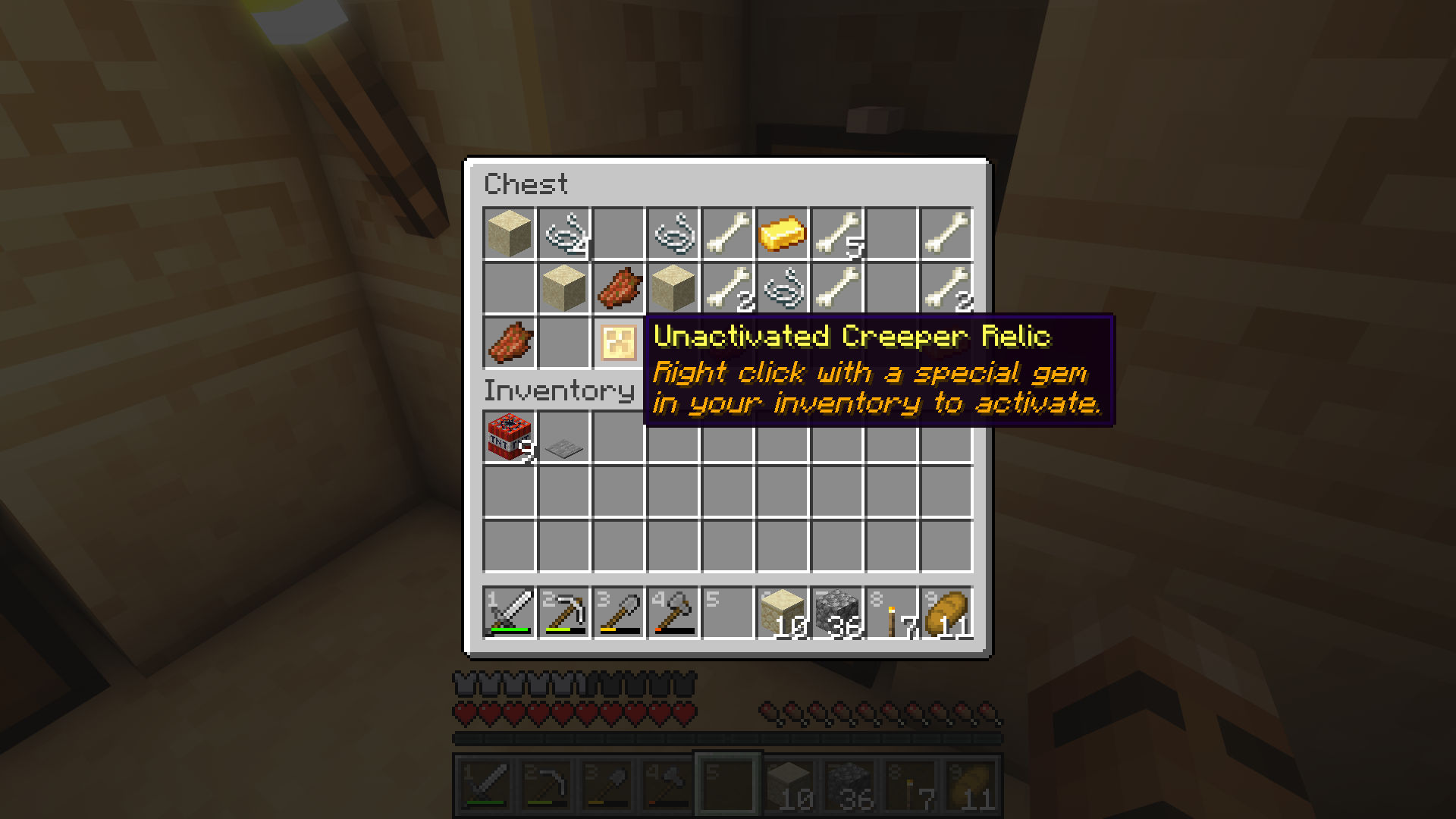Select the shovel in the chest window hotbar
This screenshot has height=819, width=1456.
[618, 613]
